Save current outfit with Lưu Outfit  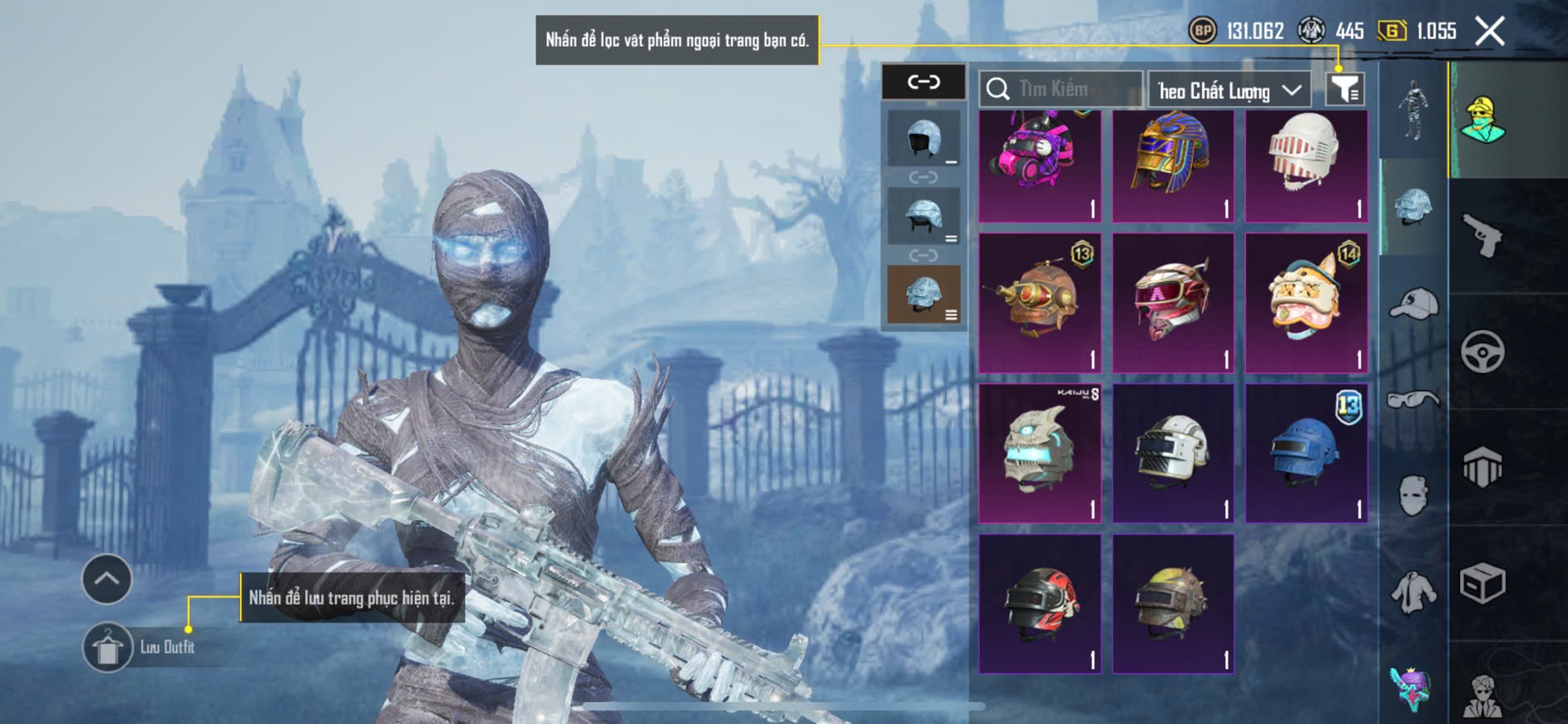(108, 647)
